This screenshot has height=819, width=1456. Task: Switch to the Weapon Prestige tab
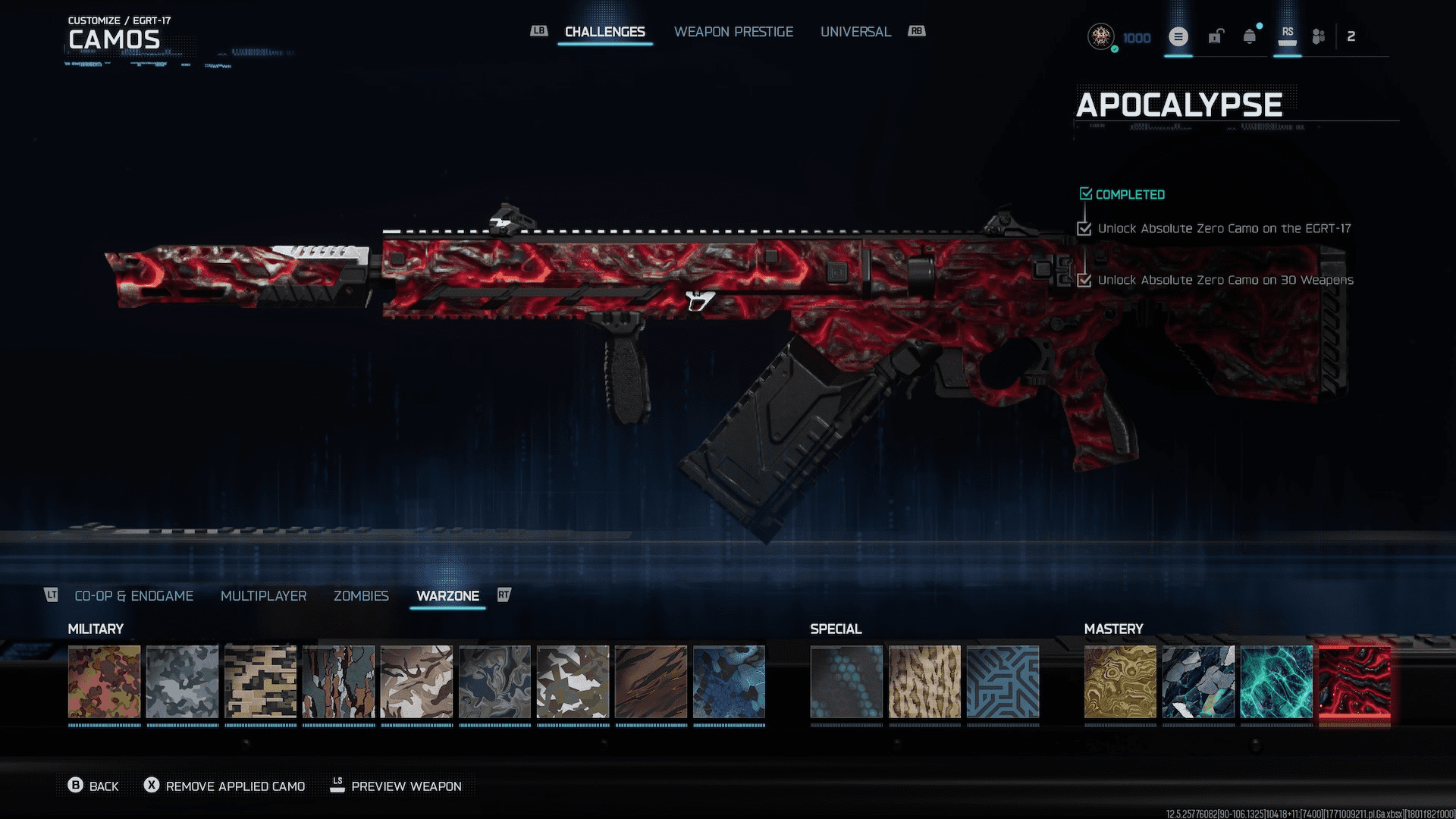(x=733, y=32)
